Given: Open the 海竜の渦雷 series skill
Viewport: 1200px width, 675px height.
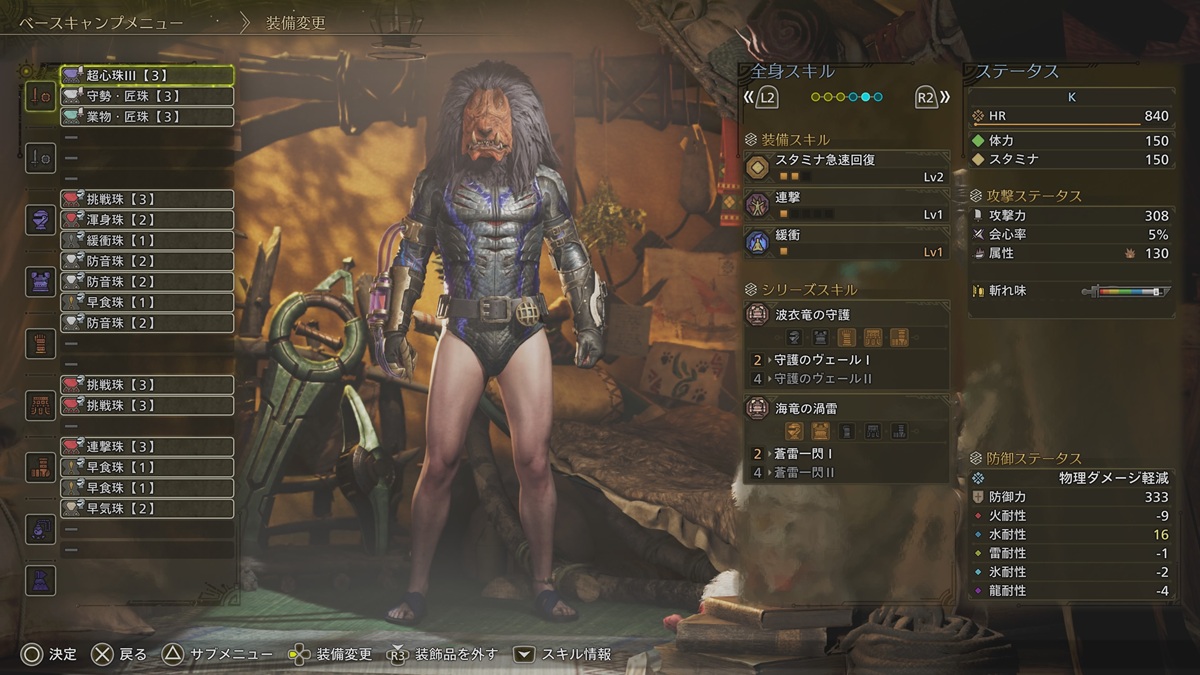Looking at the screenshot, I should (847, 408).
